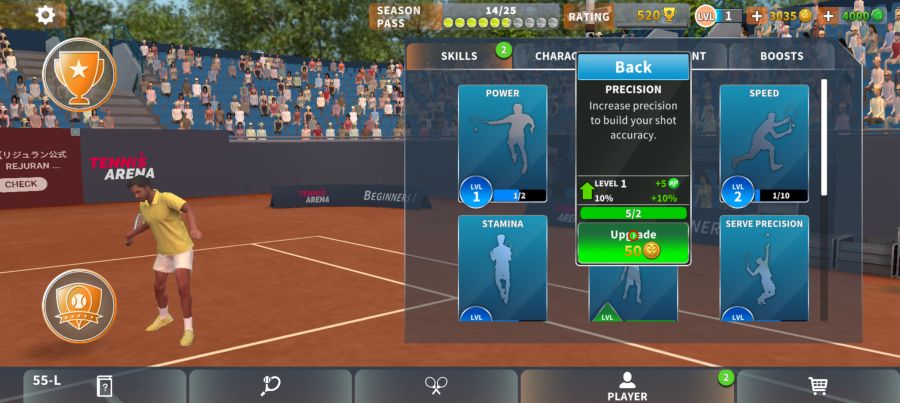900x403 pixels.
Task: Go to the Player tab
Action: pyautogui.click(x=627, y=386)
